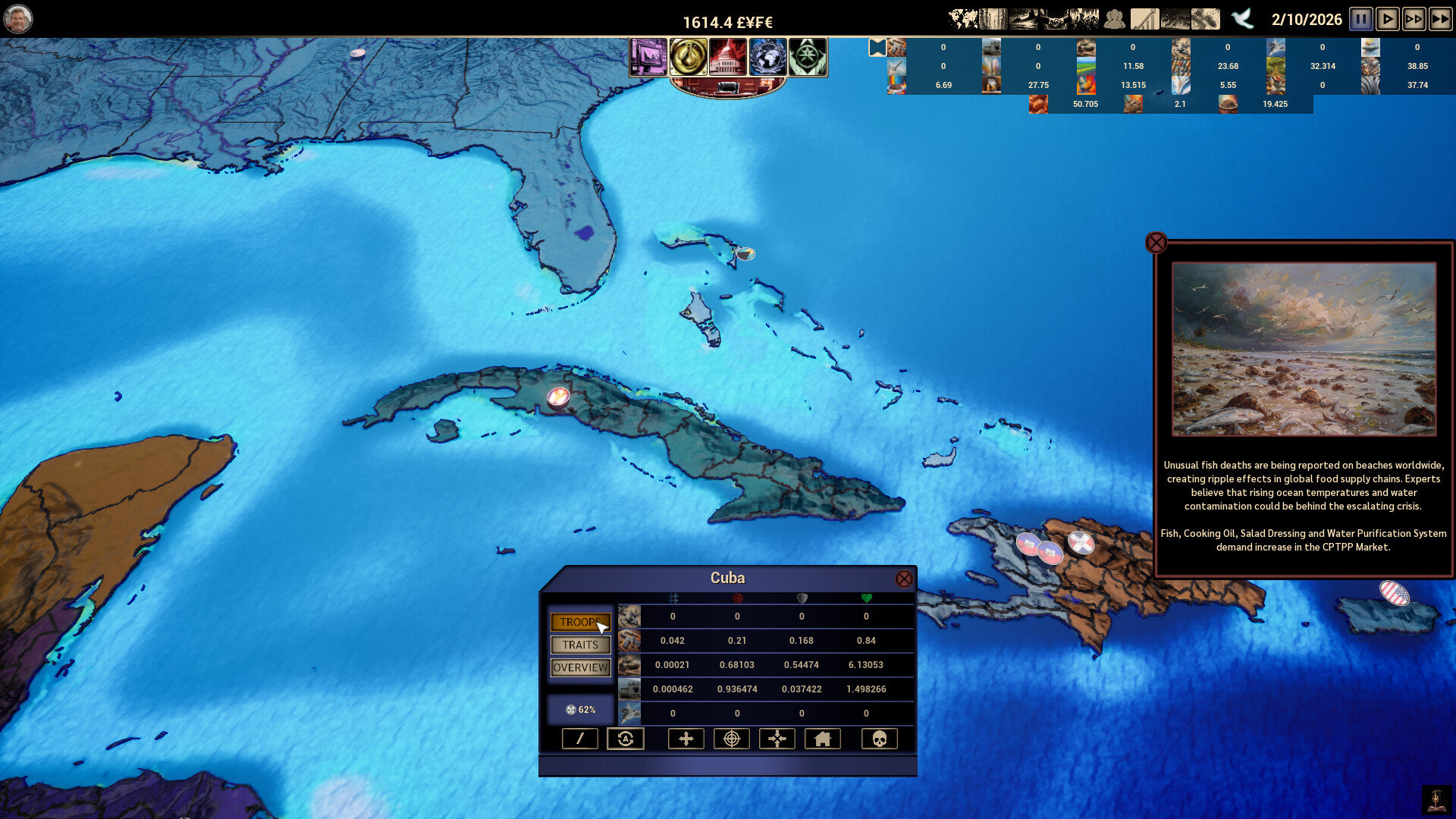Image resolution: width=1456 pixels, height=819 pixels.
Task: Select the four-arrow move icon in Cuba panel
Action: point(686,738)
